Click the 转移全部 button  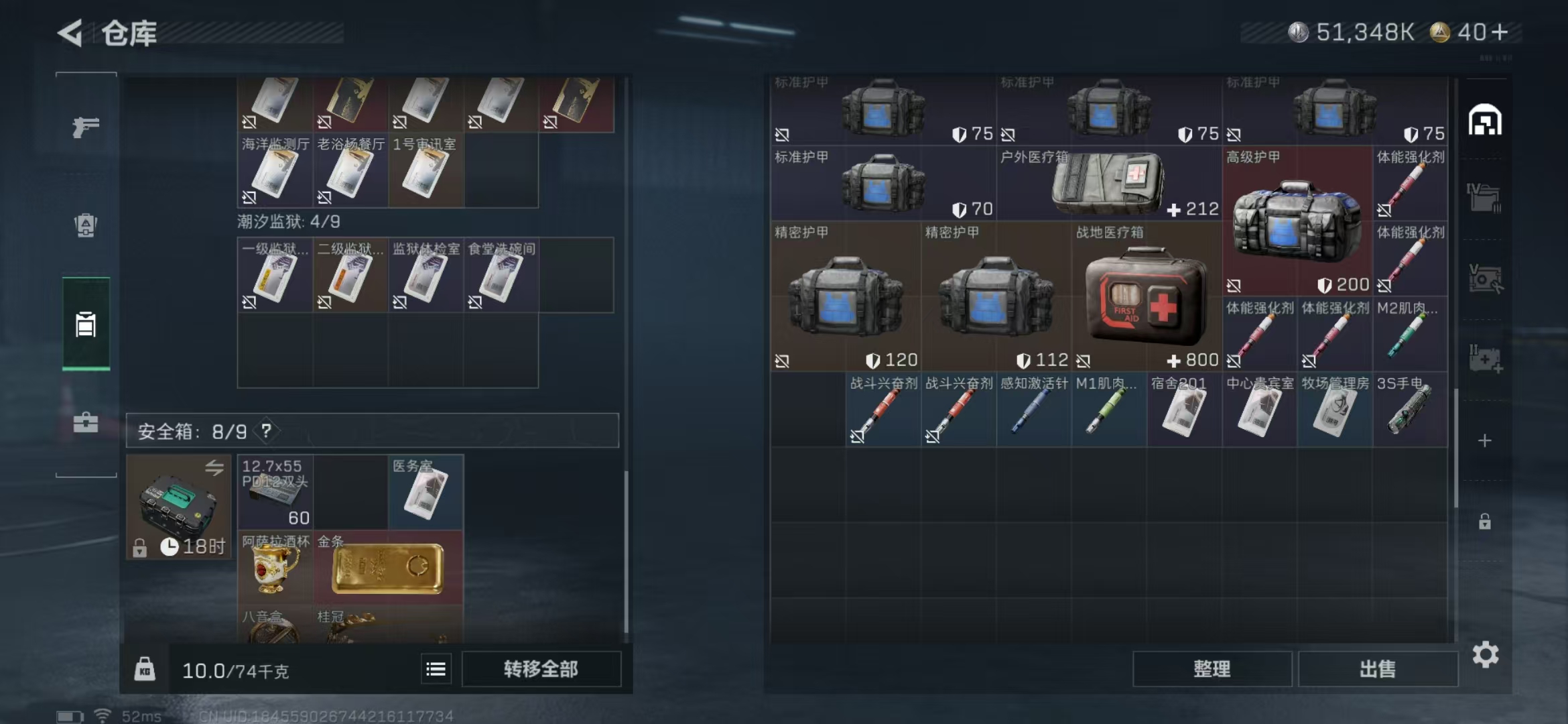541,669
